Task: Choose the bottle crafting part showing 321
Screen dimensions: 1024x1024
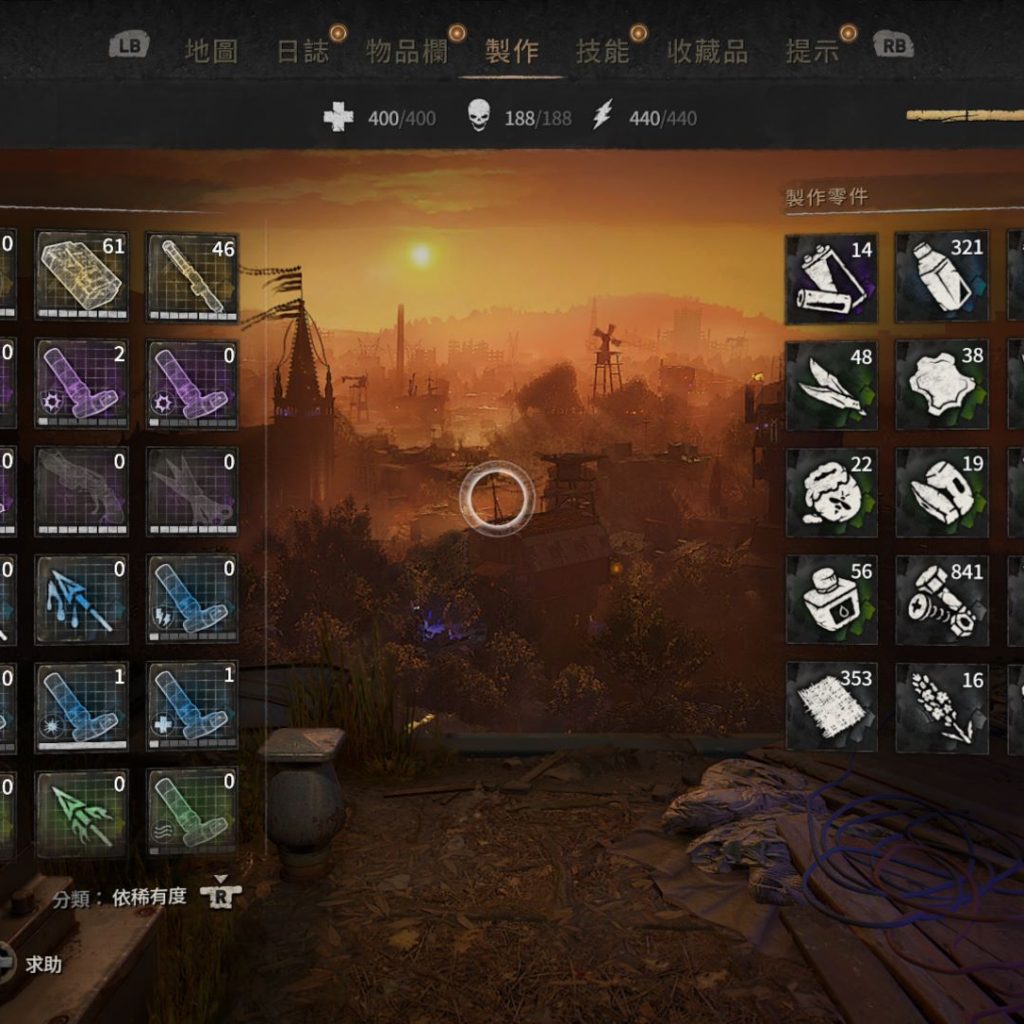Action: [x=941, y=279]
